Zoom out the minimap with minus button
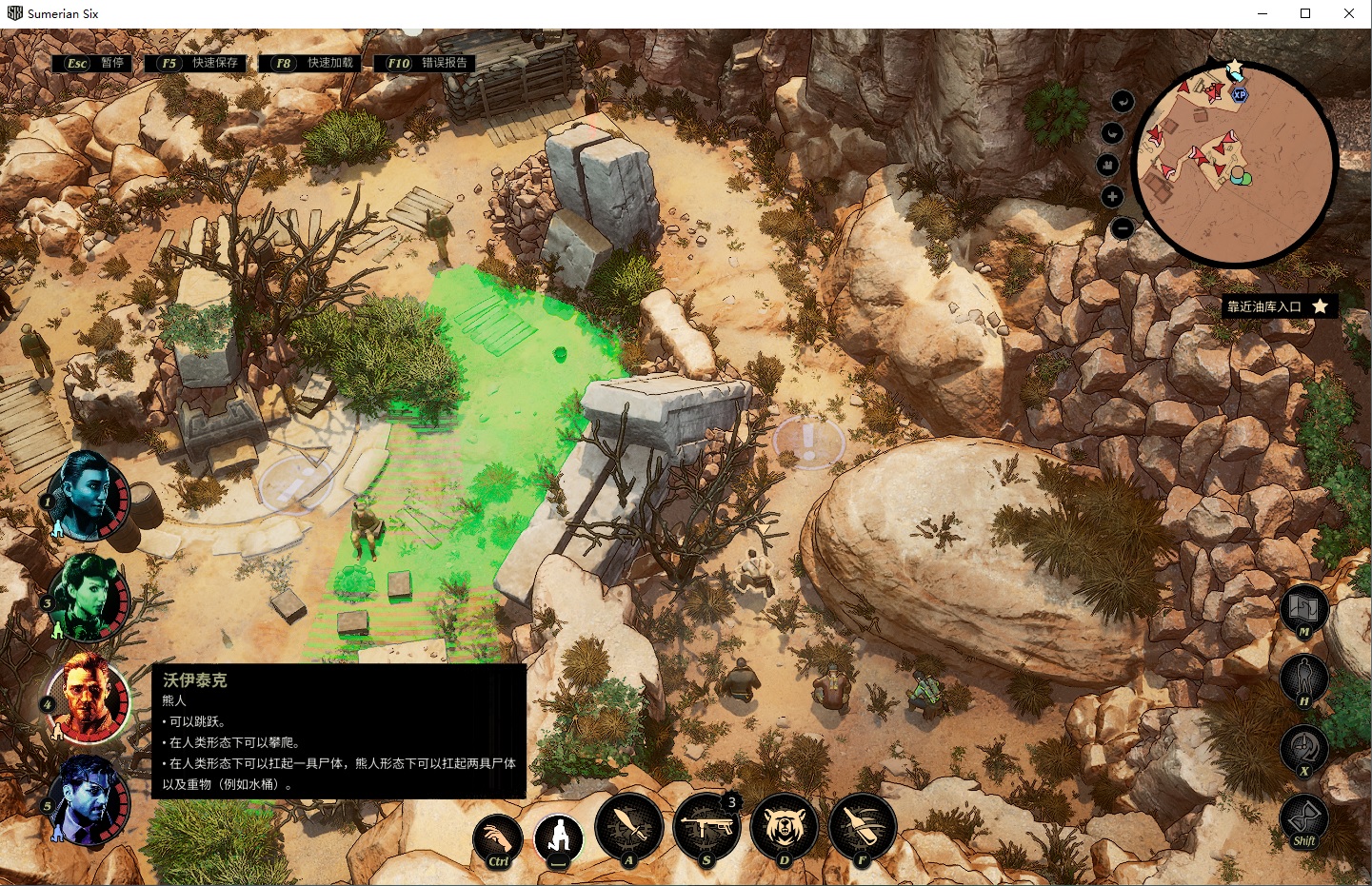1372x886 pixels. [x=1123, y=228]
